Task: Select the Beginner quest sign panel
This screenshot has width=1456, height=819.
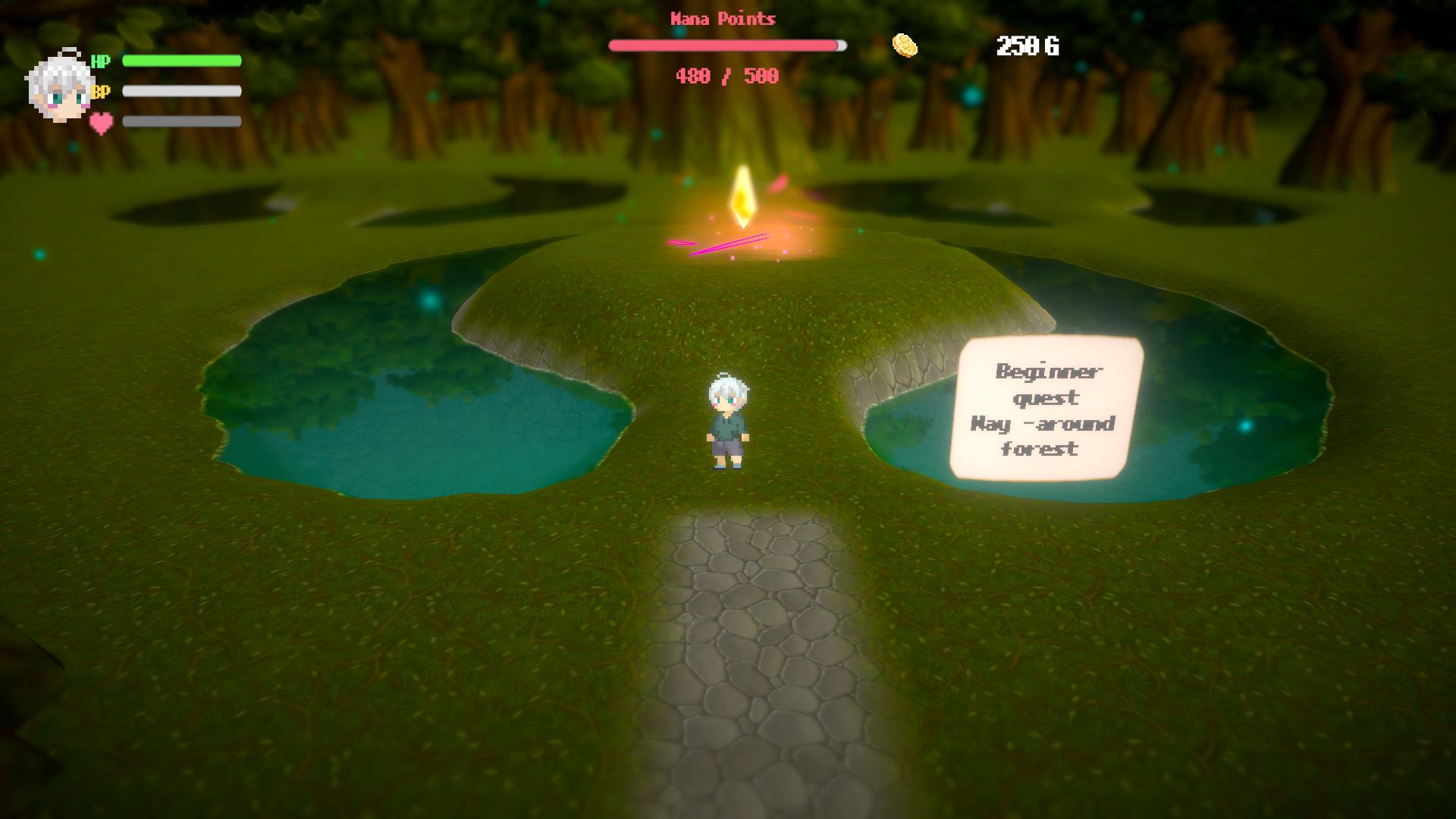Action: click(x=1046, y=409)
